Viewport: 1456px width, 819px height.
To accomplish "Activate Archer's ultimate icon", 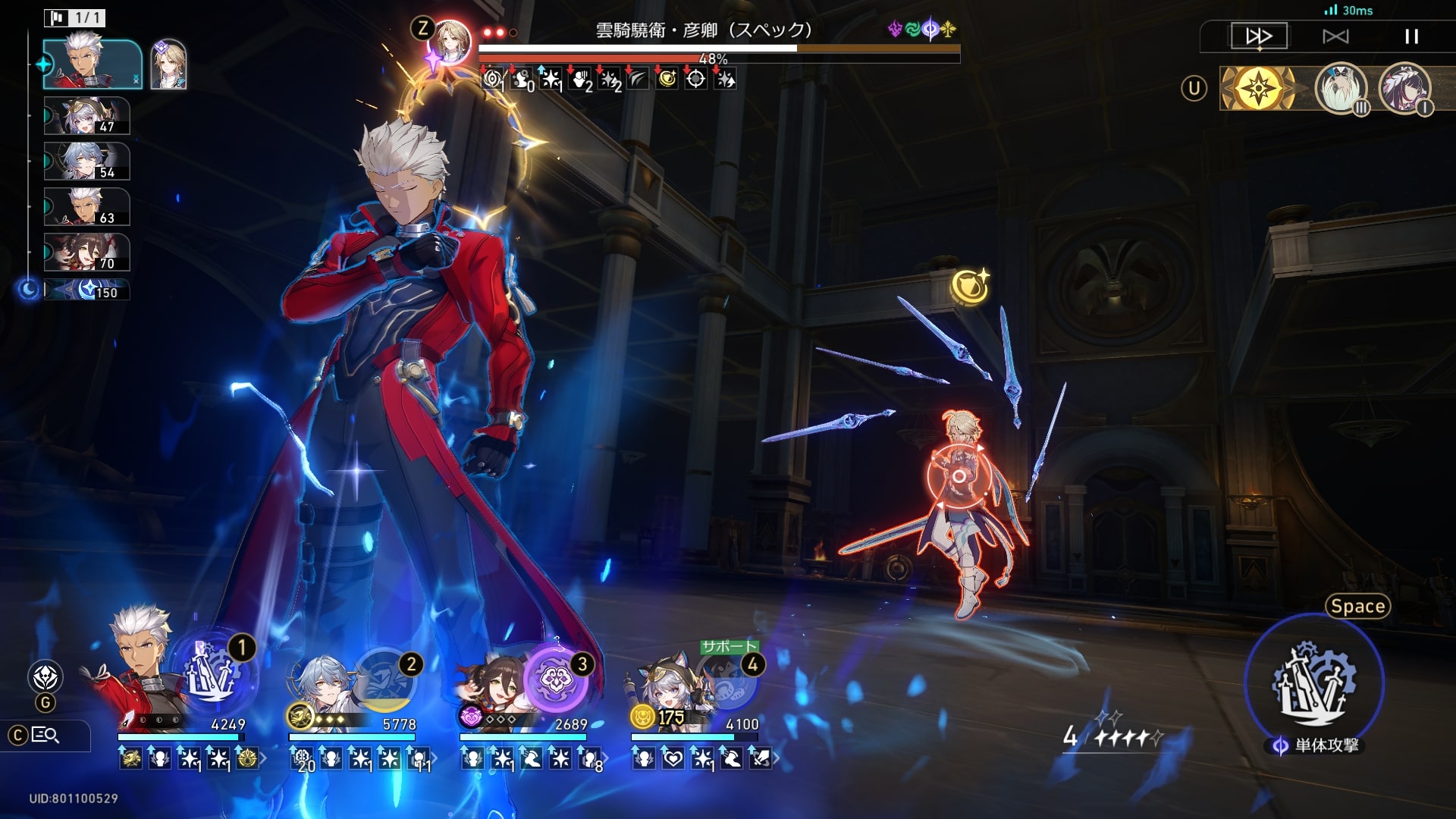I will click(x=212, y=673).
